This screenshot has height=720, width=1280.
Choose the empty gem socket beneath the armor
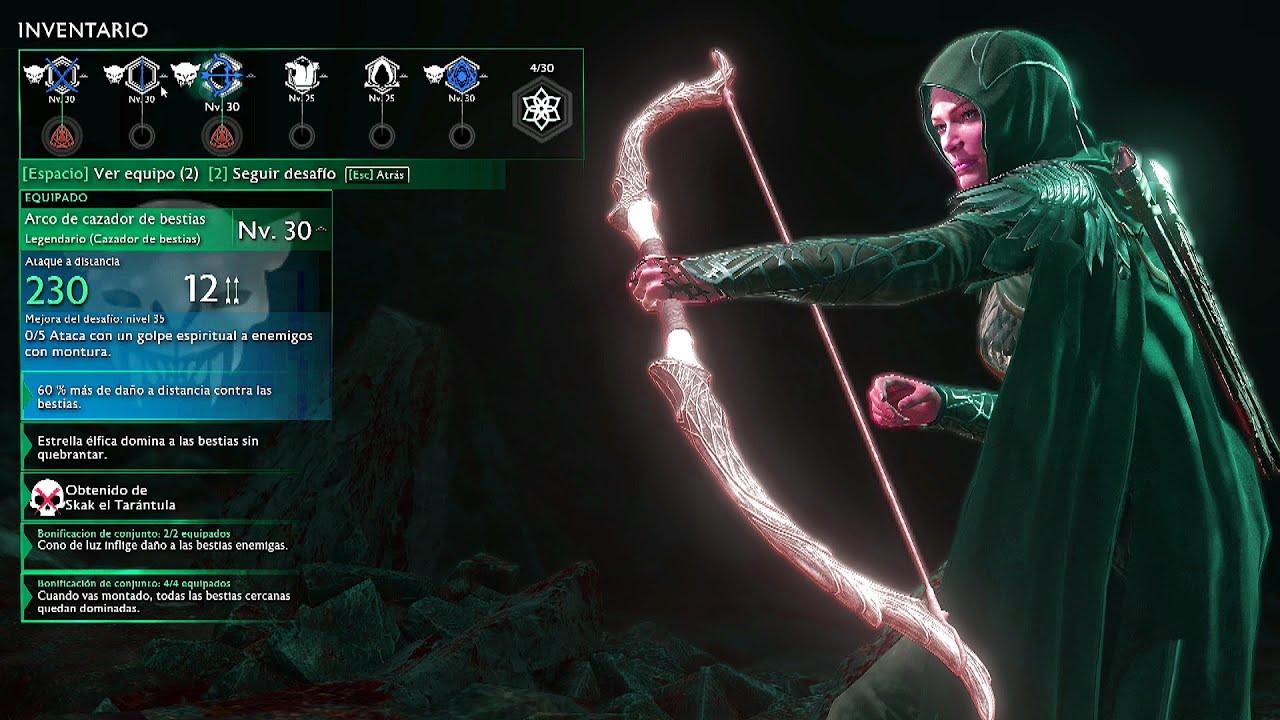click(301, 135)
